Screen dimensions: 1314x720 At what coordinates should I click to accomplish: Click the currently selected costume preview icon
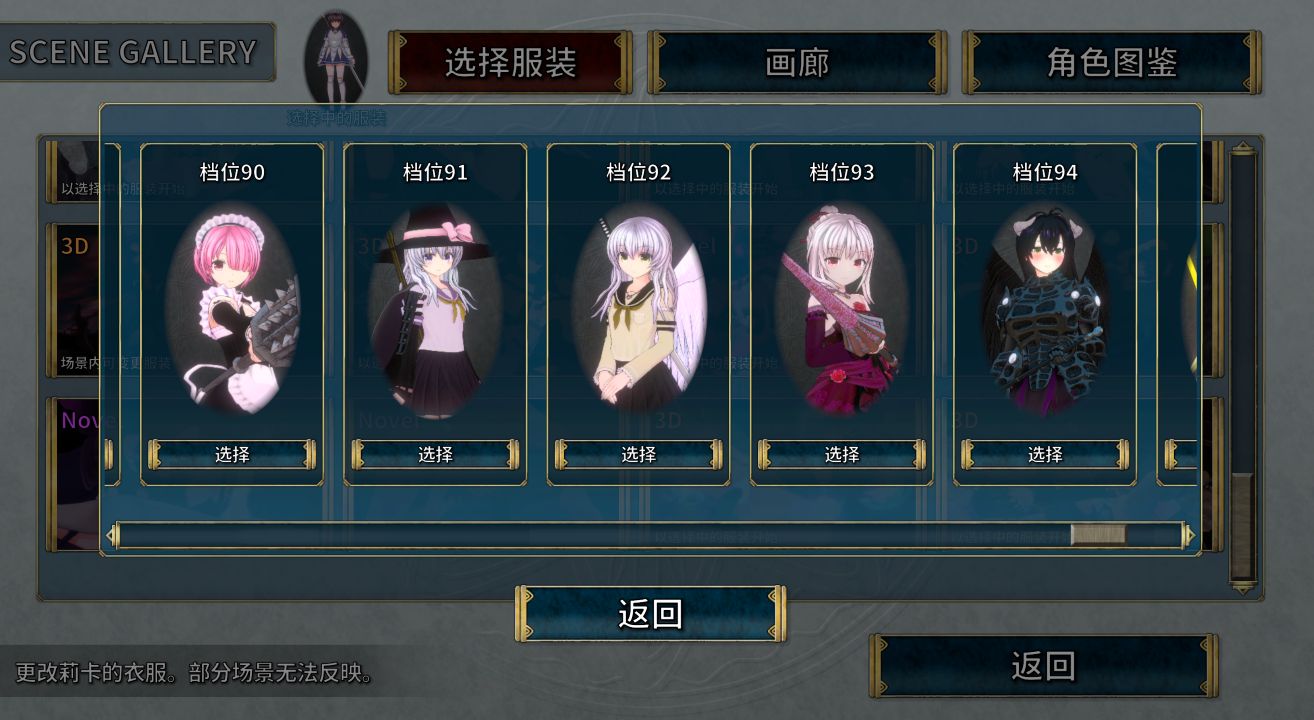click(x=336, y=58)
